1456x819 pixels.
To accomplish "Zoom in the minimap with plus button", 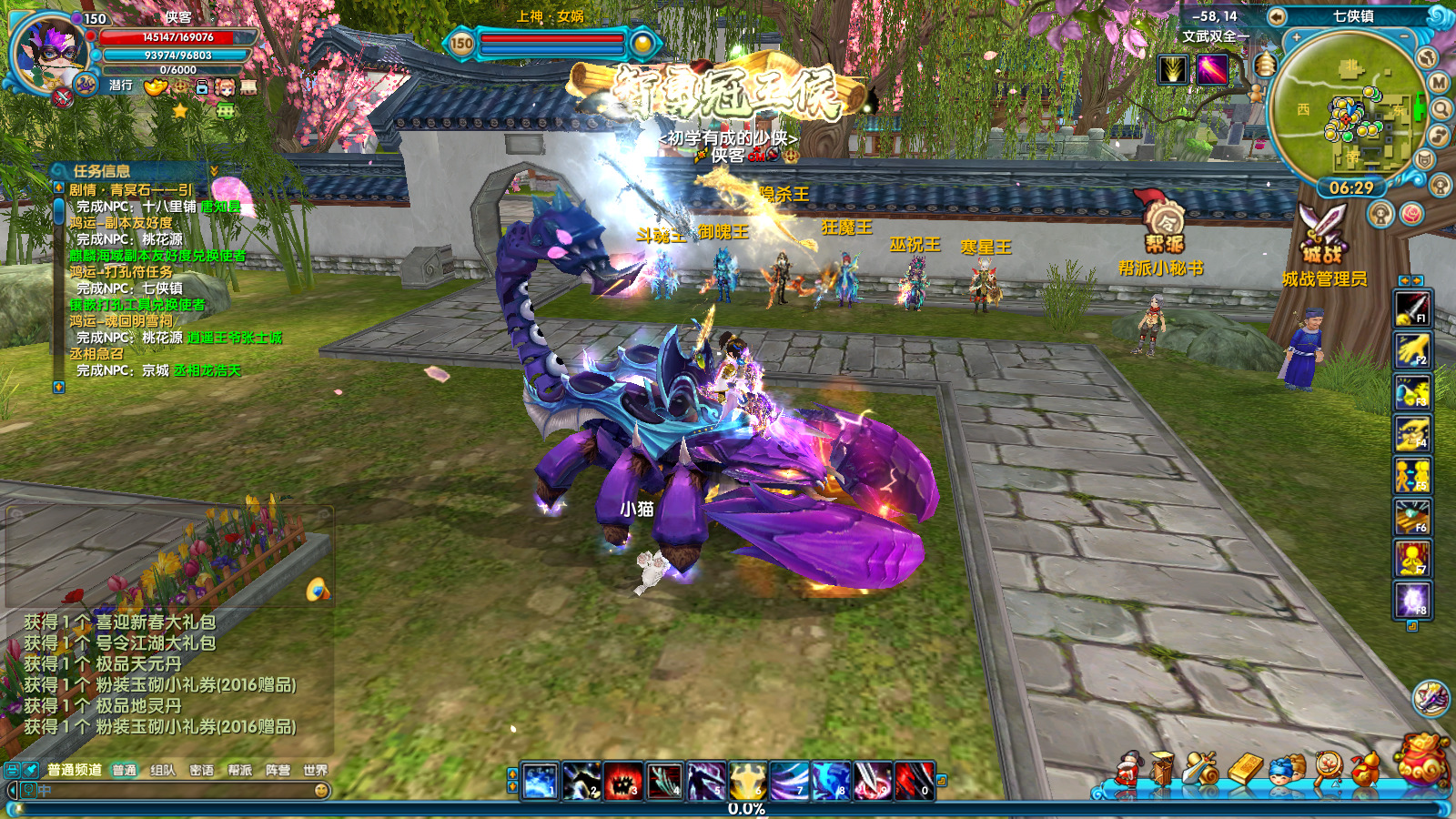I will point(1296,38).
